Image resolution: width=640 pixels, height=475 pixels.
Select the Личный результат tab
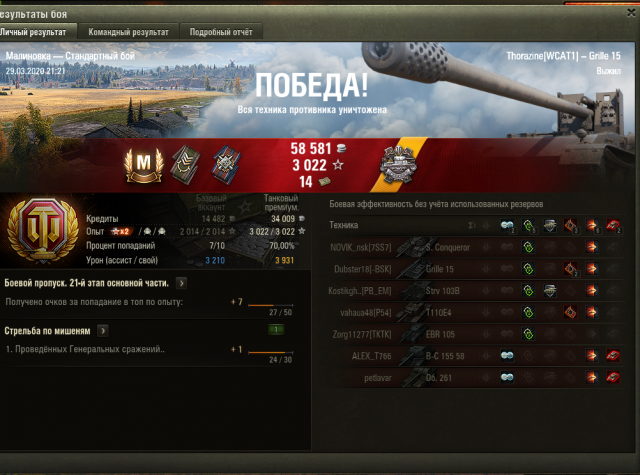40,32
